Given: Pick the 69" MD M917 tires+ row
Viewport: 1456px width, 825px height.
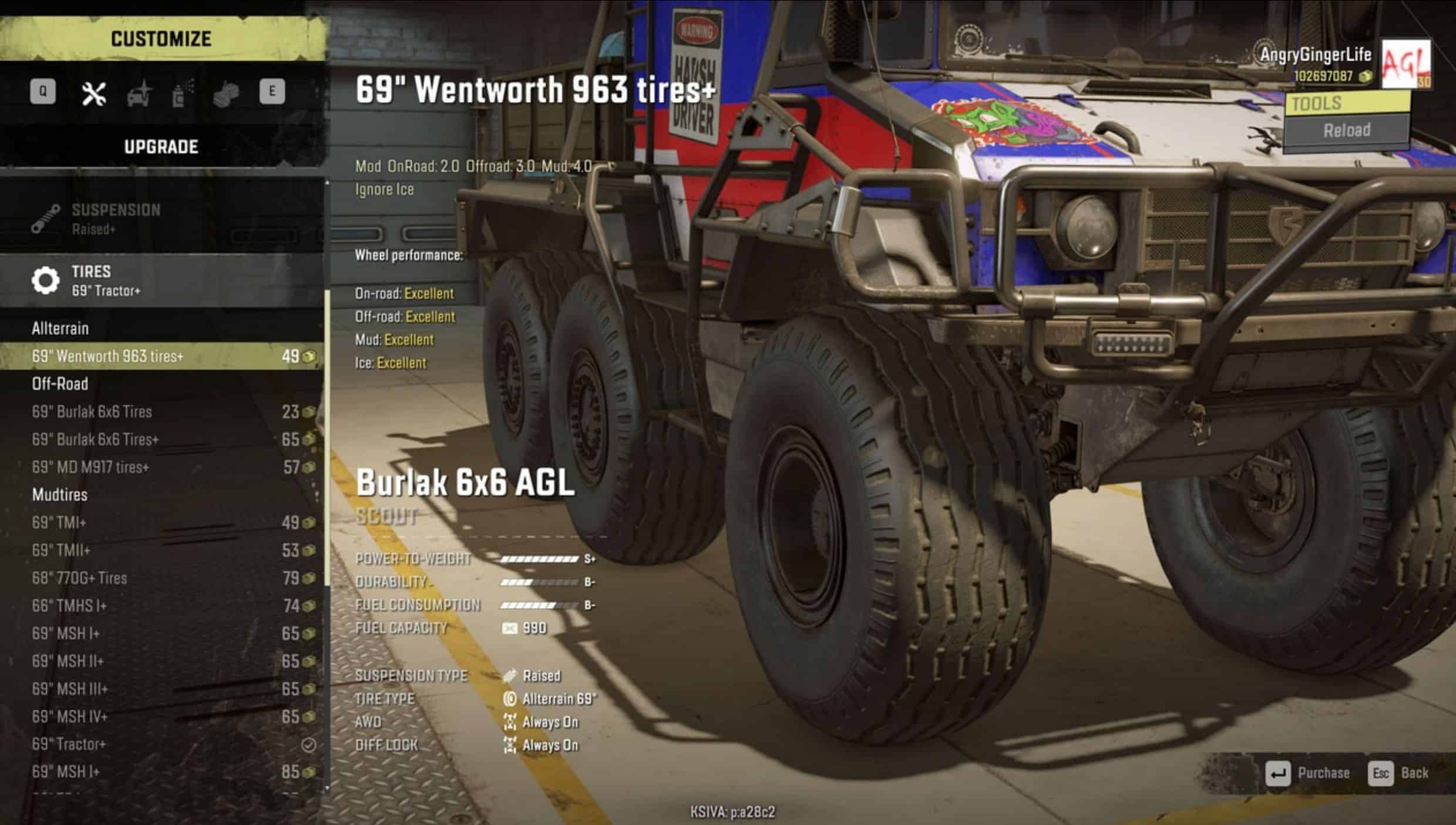Looking at the screenshot, I should [x=162, y=467].
